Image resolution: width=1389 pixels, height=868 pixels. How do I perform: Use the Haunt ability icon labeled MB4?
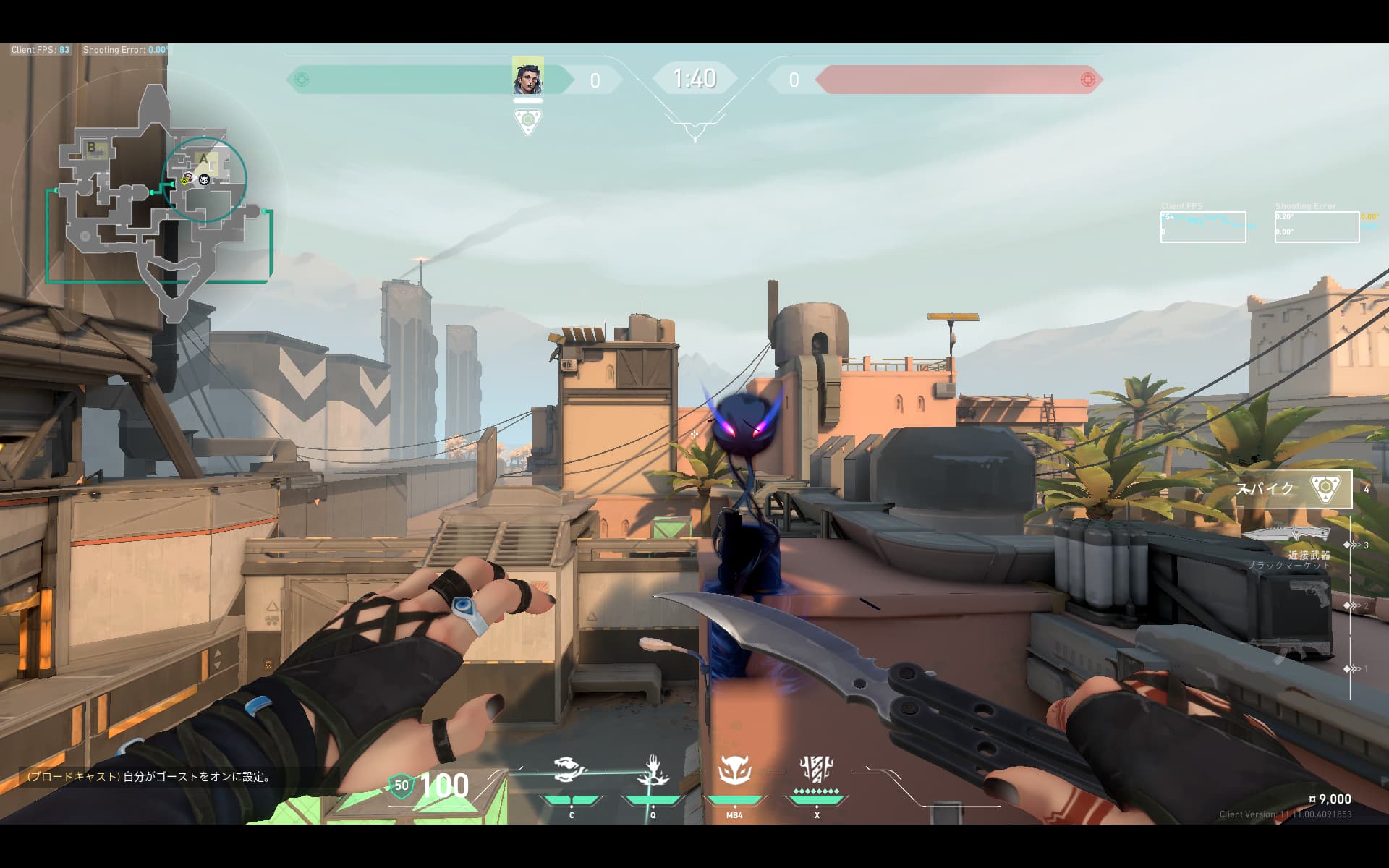coord(734,770)
